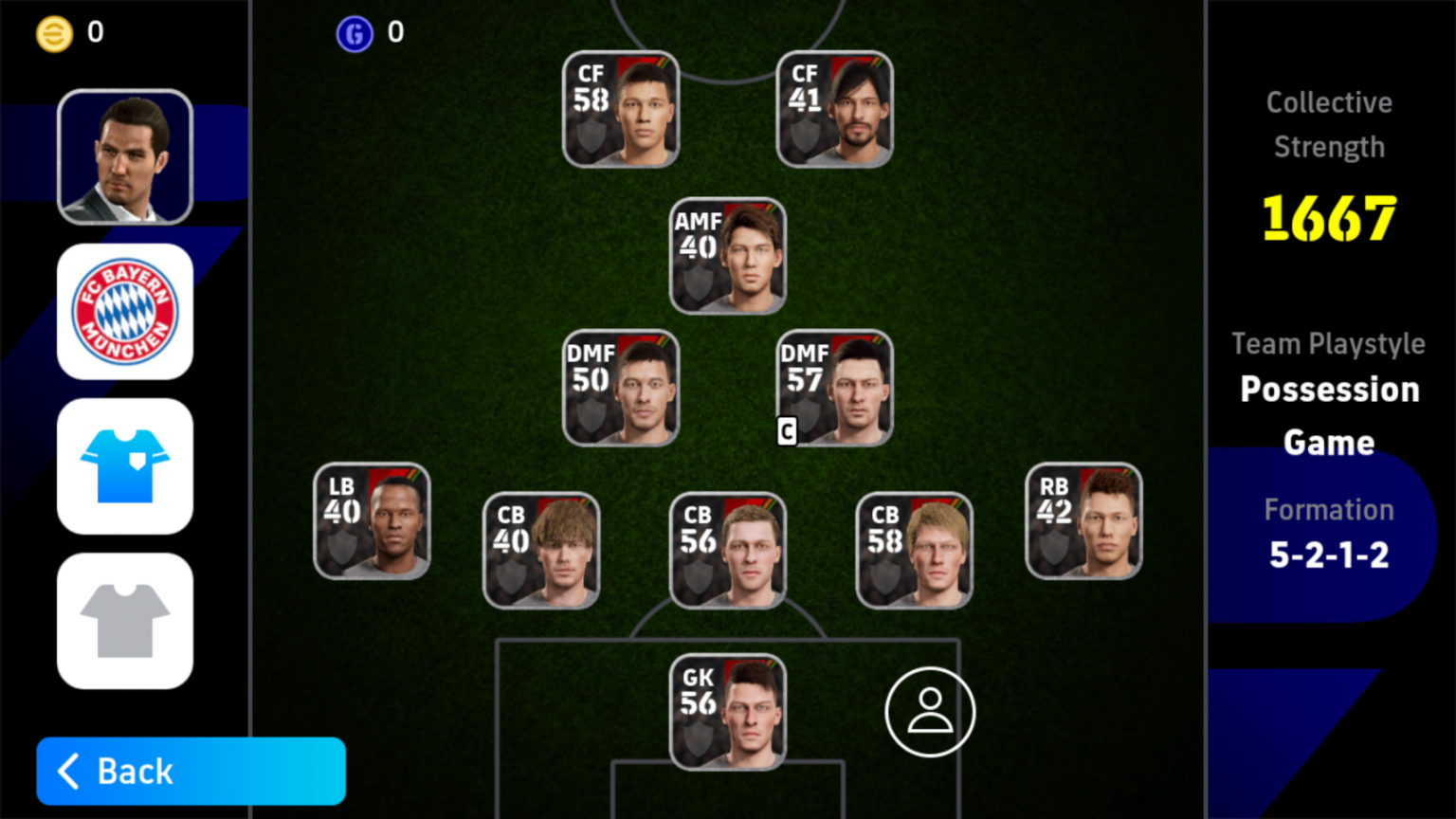The image size is (1456, 819).
Task: View the Collective Strength value 1667
Action: 1328,216
